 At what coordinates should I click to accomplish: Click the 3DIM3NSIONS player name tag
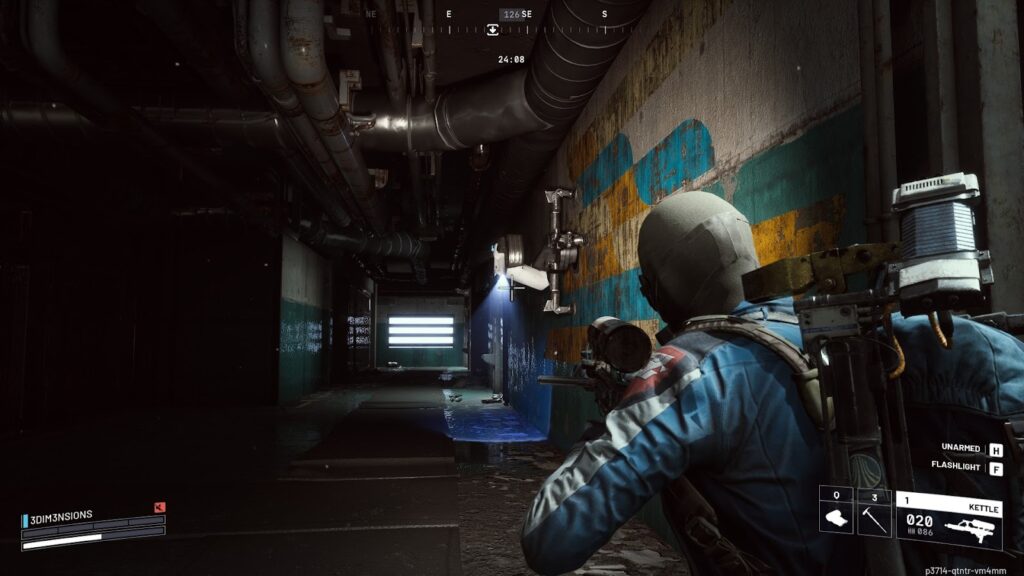62,516
